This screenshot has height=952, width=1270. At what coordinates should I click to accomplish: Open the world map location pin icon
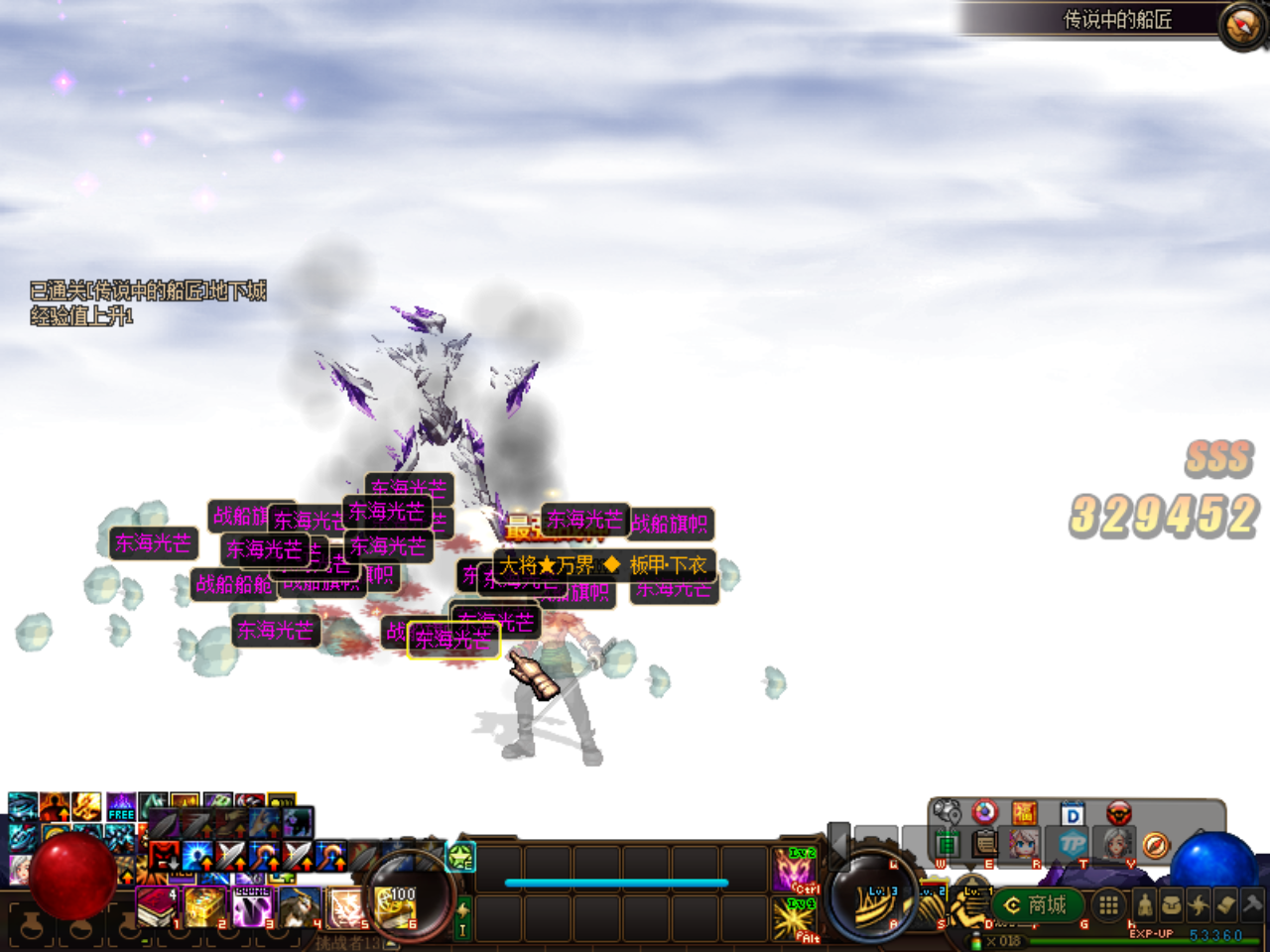[949, 812]
